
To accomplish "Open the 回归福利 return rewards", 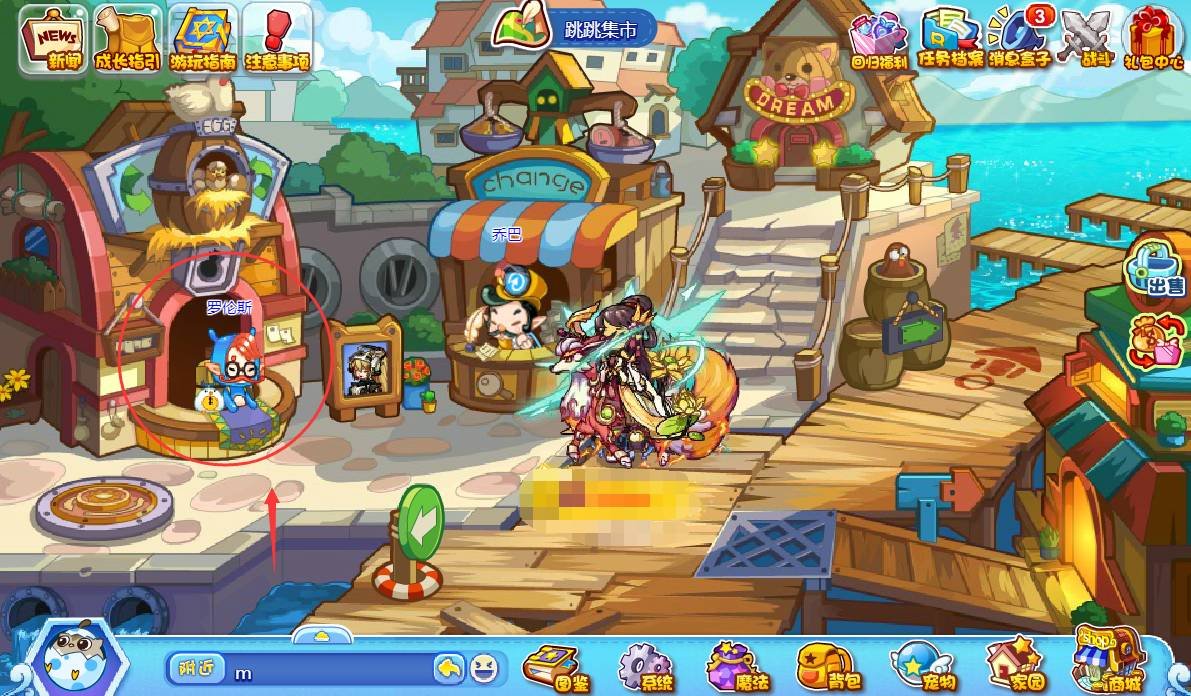I will coord(878,40).
